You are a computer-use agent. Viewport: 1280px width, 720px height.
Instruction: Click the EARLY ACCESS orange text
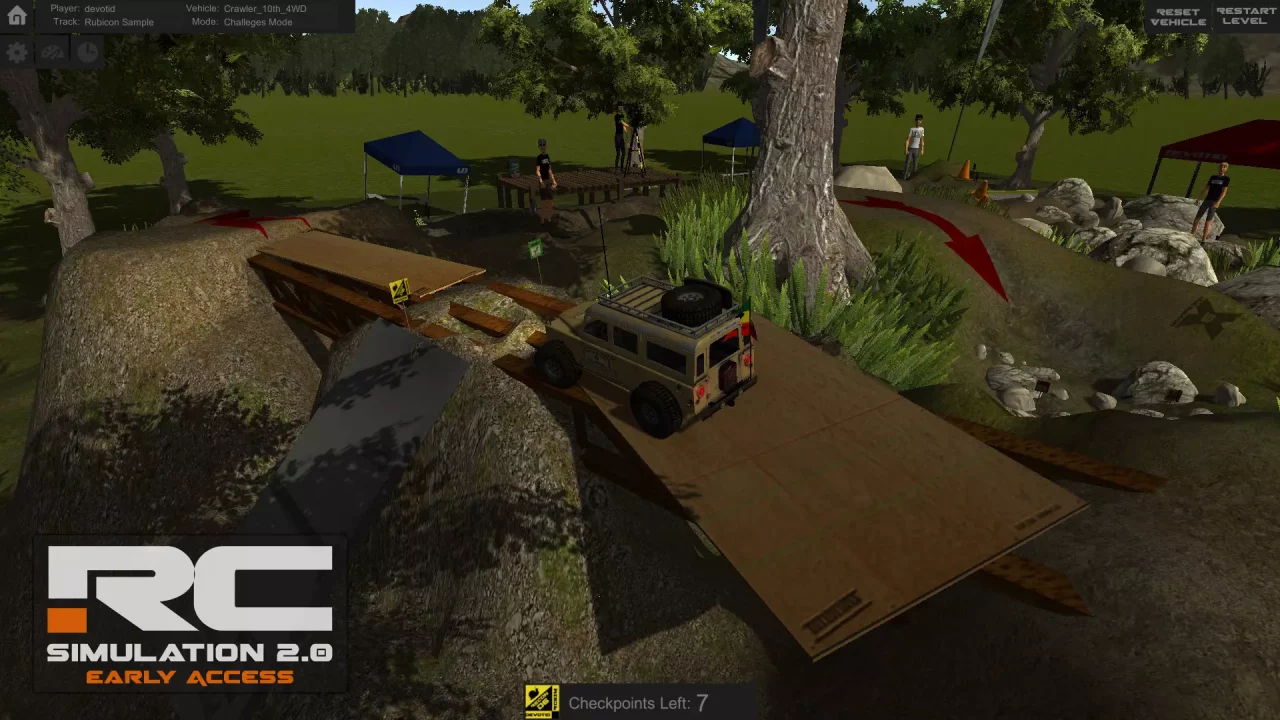click(191, 677)
